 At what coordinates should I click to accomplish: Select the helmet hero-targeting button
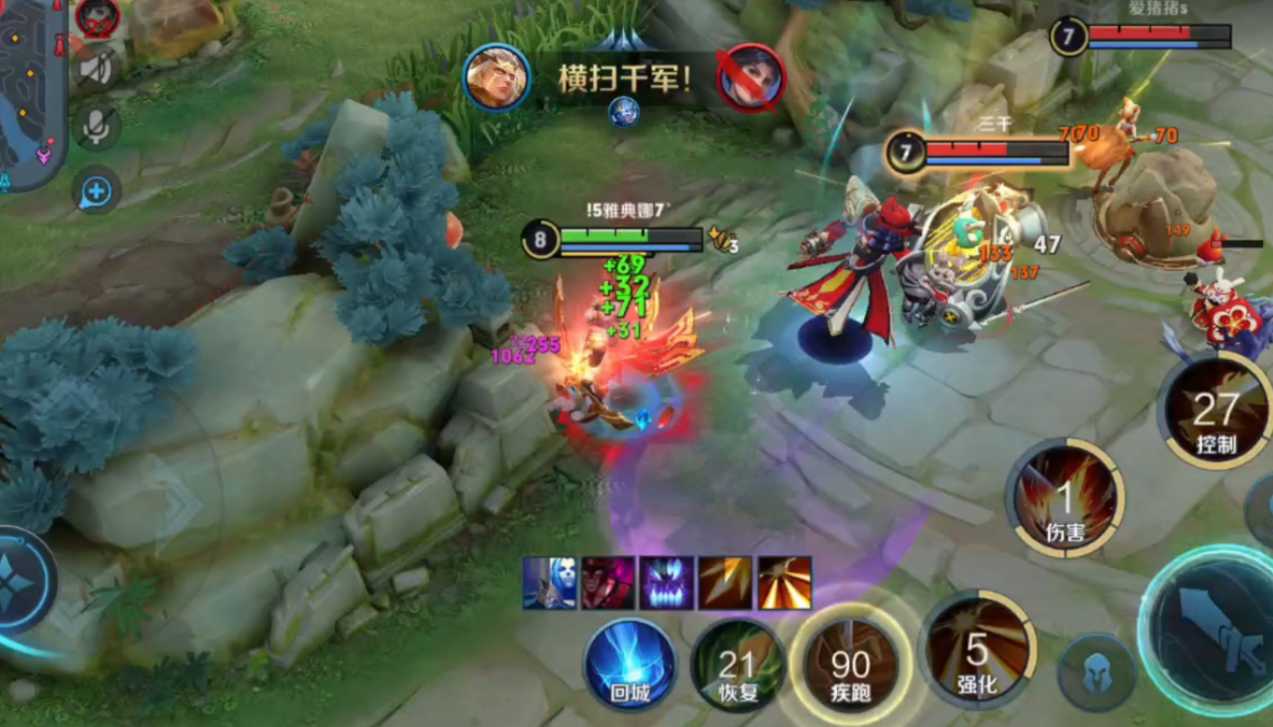point(1095,672)
